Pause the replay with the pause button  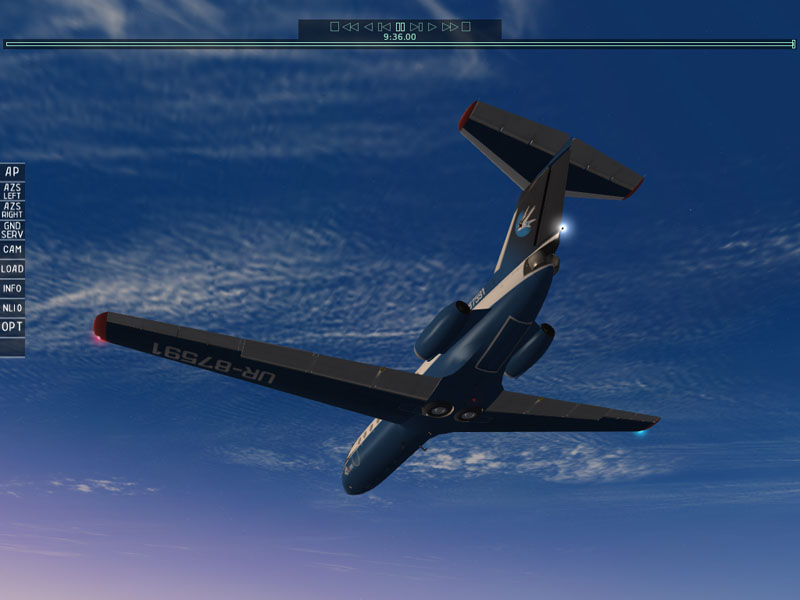click(400, 27)
